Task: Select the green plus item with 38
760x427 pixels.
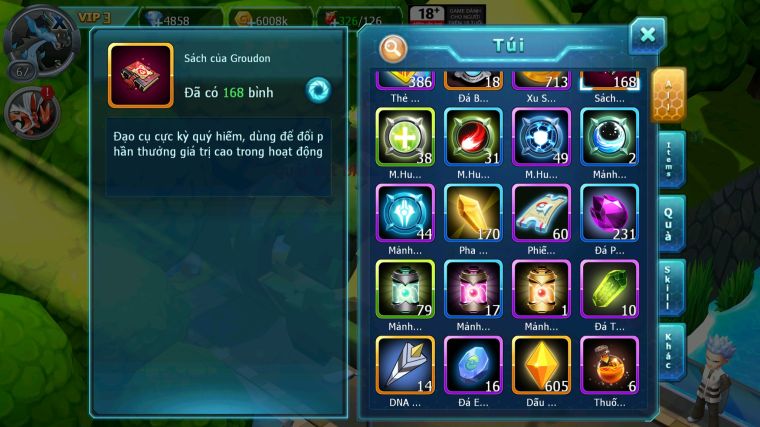Action: (405, 136)
